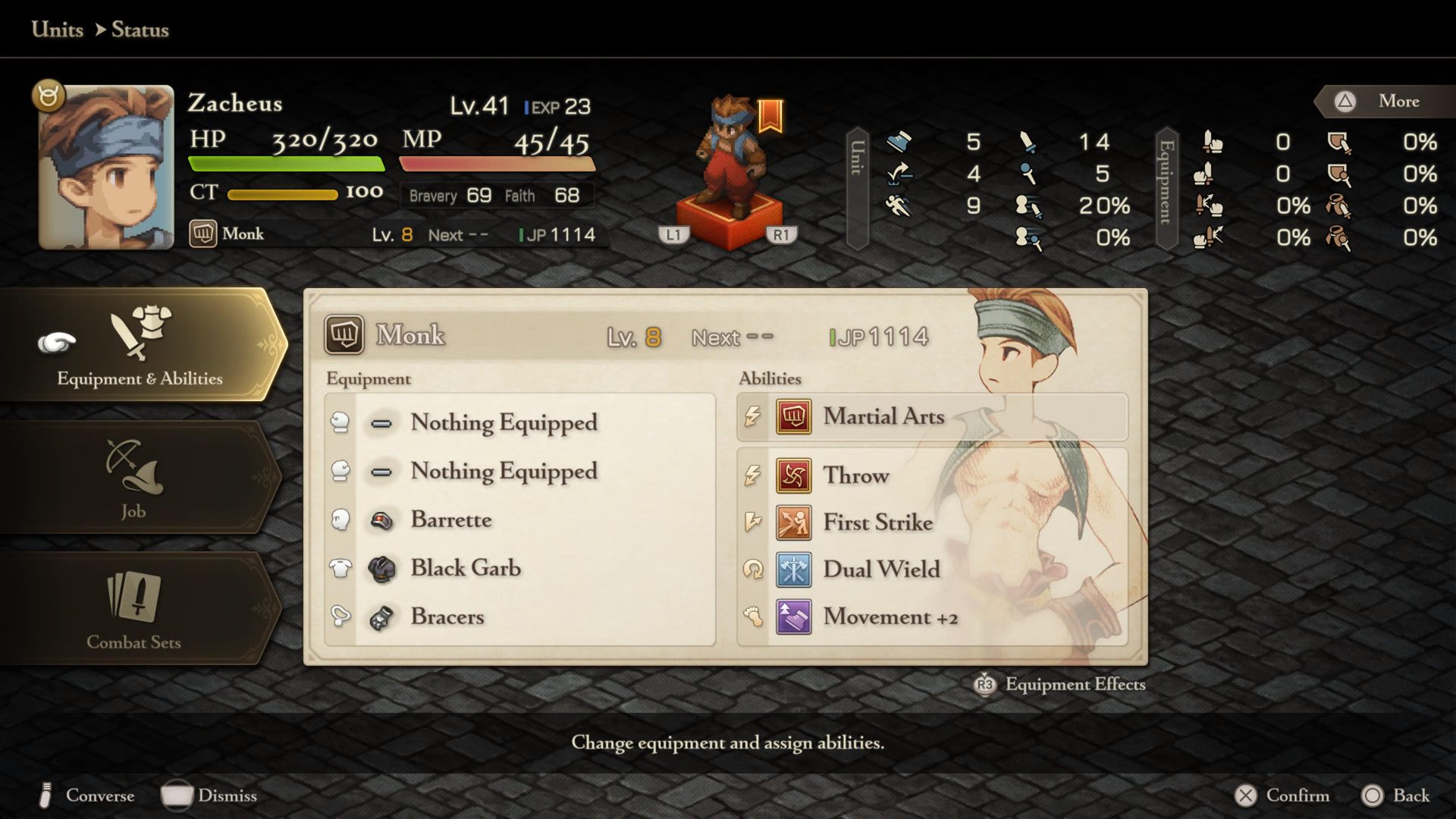The image size is (1456, 819).
Task: Click the Zodiac sign icon on the portrait
Action: point(48,94)
